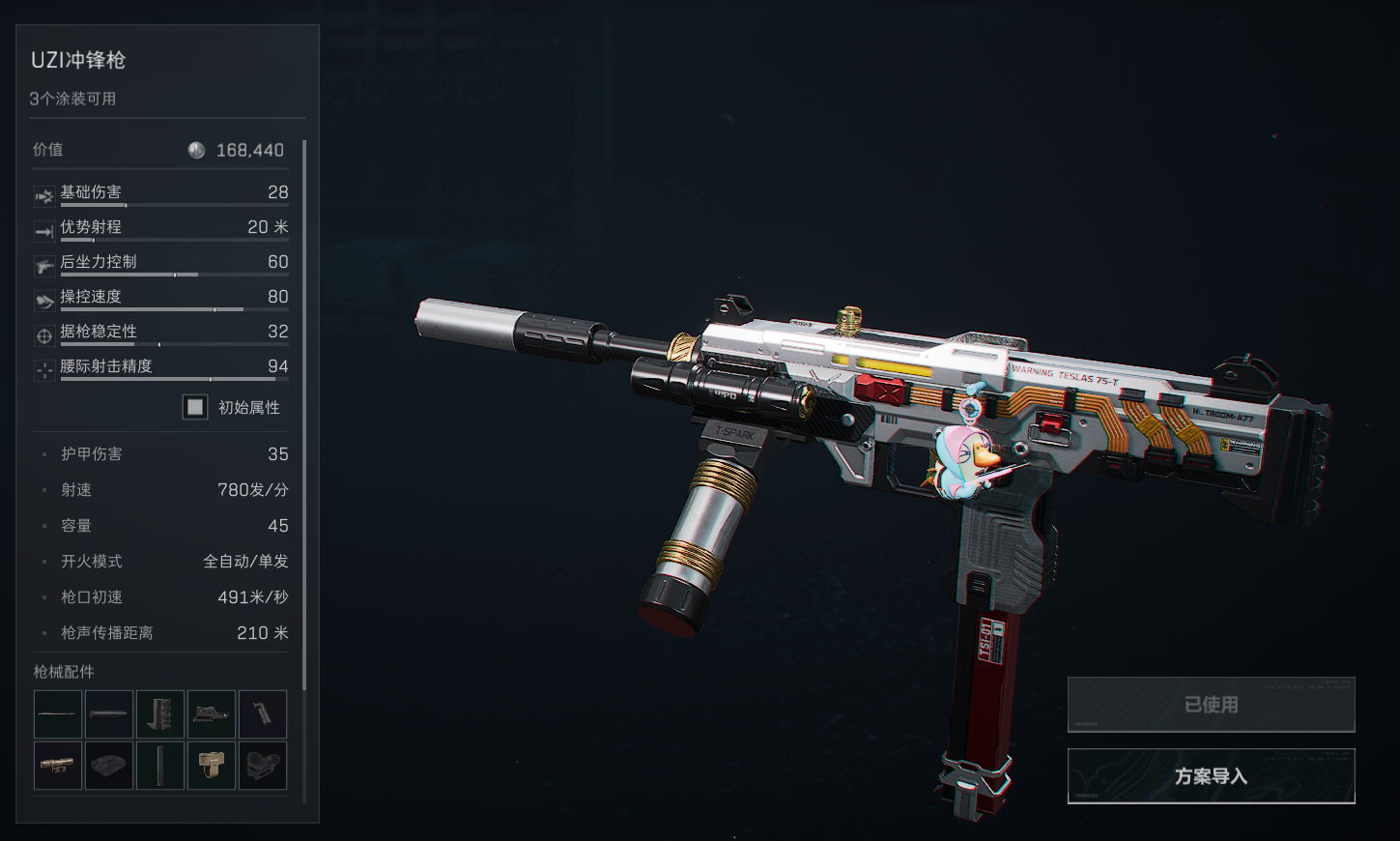Click the 已使用 in-use button
This screenshot has height=841, width=1400.
pos(1211,705)
